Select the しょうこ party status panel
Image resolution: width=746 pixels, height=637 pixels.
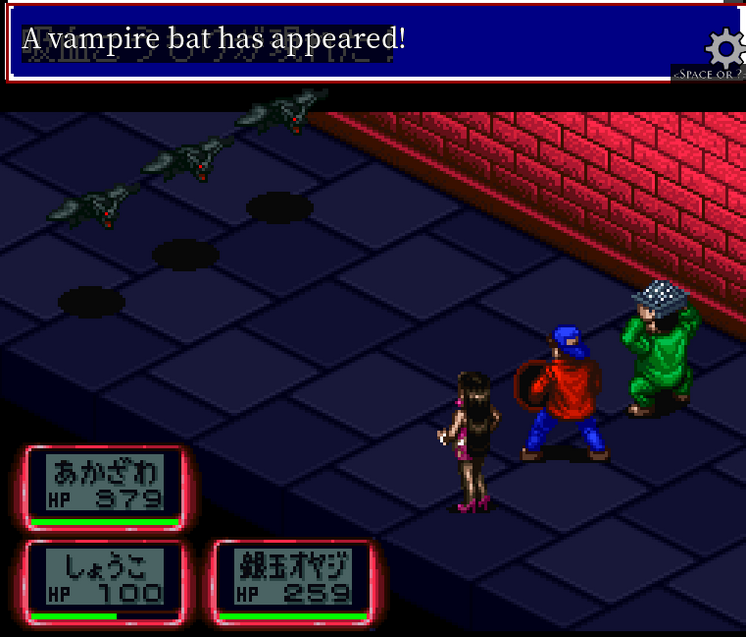(x=105, y=581)
